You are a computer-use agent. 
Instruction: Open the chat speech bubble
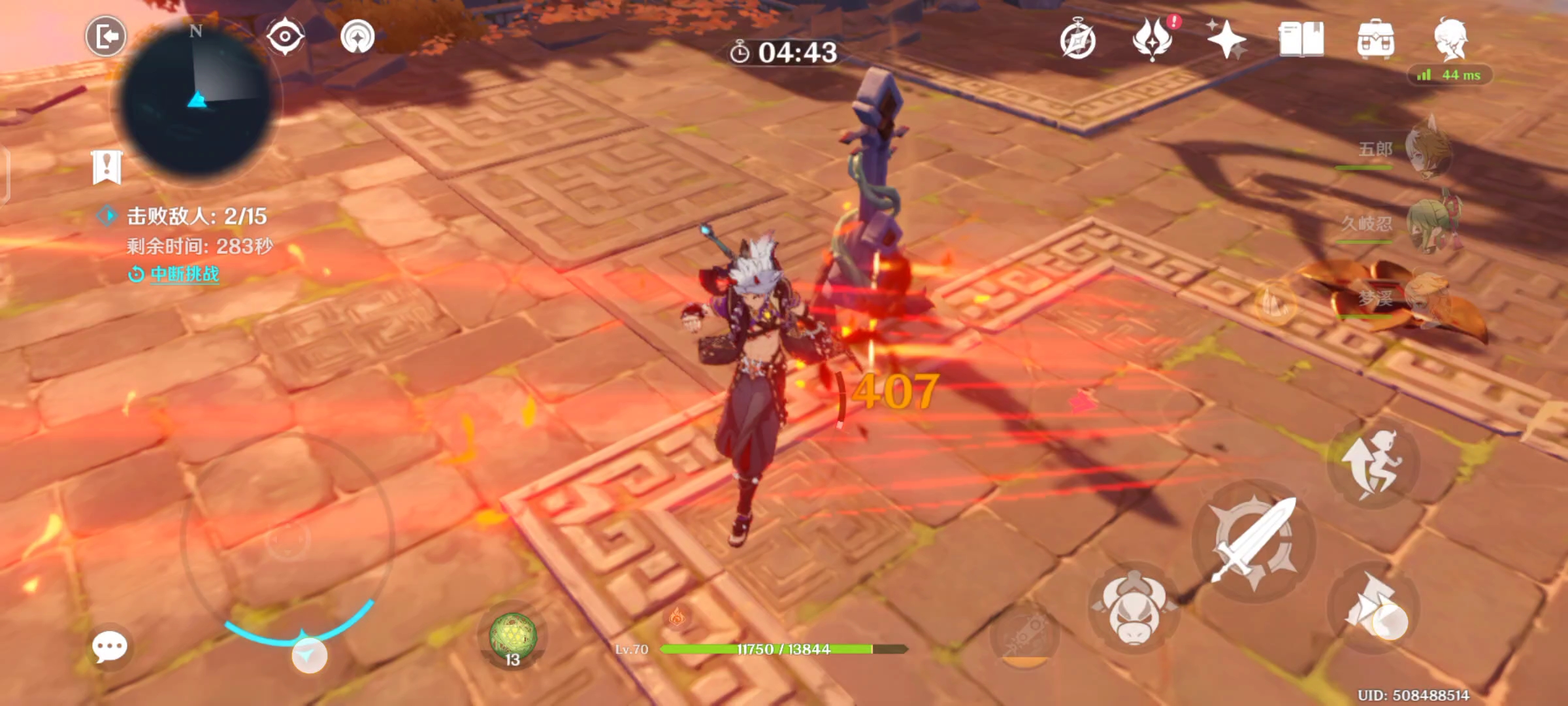109,647
